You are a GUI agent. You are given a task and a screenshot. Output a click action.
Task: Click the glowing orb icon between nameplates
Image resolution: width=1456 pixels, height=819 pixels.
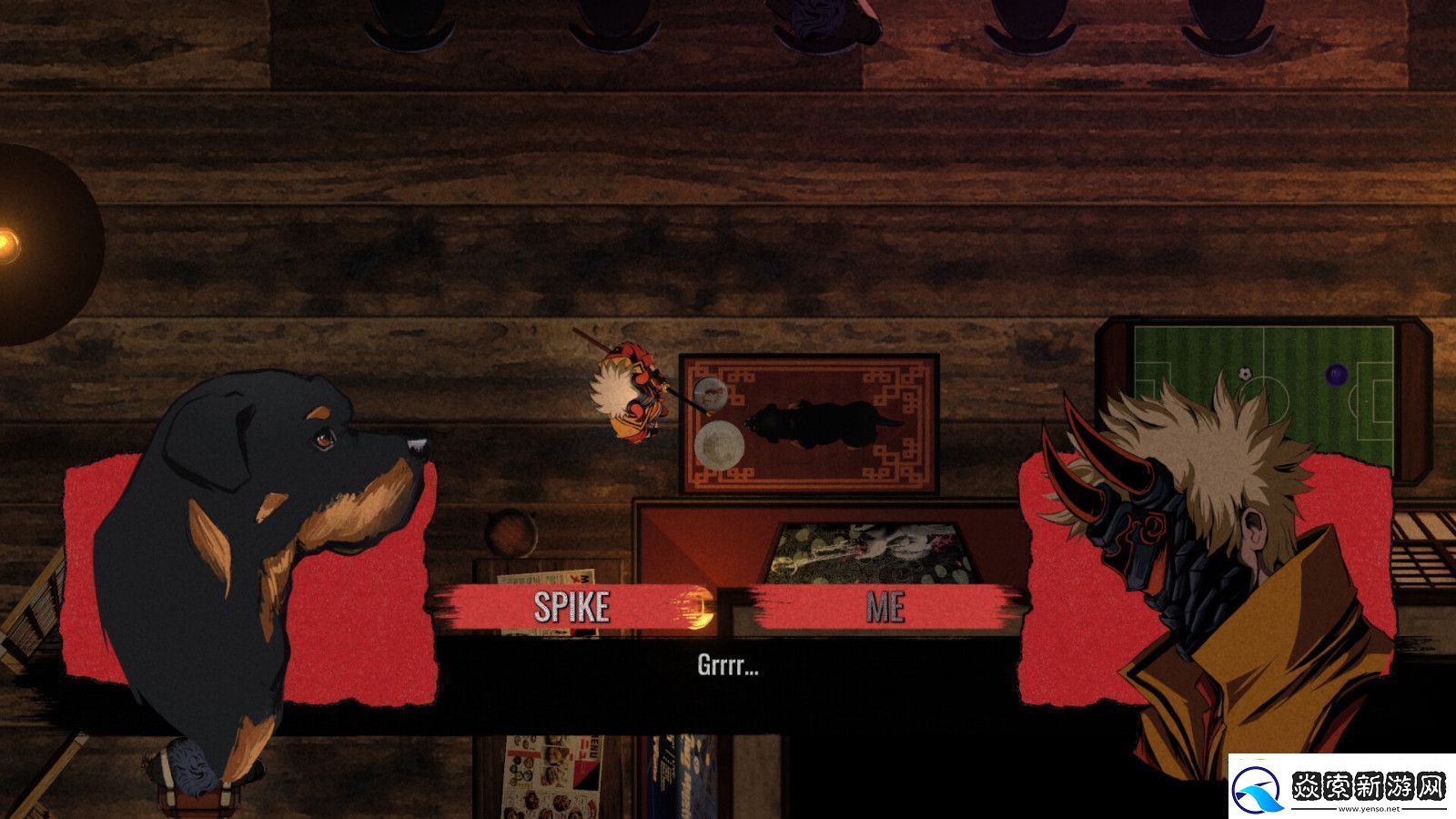pyautogui.click(x=694, y=605)
